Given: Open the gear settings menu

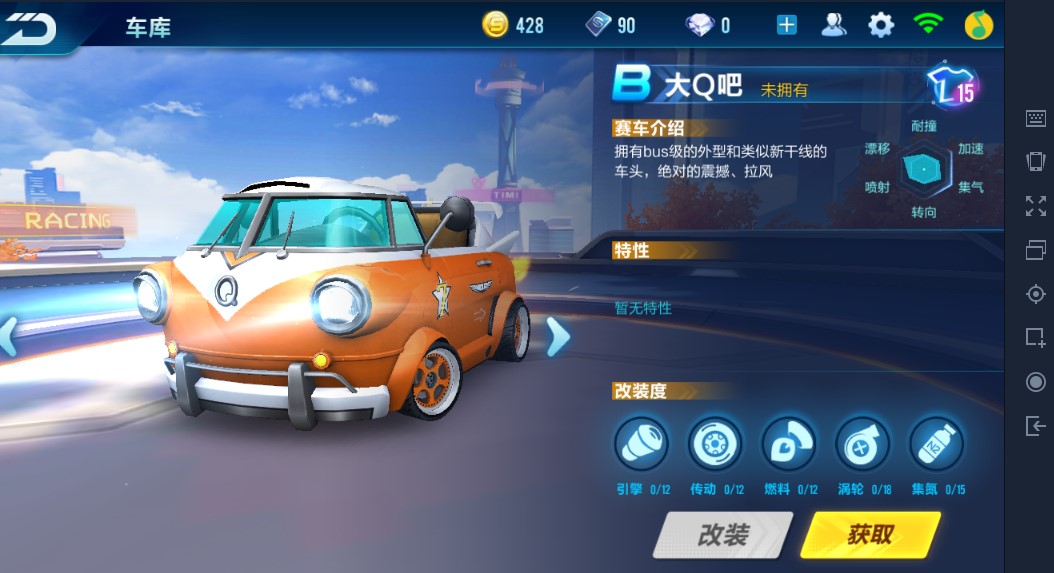Looking at the screenshot, I should [x=881, y=25].
